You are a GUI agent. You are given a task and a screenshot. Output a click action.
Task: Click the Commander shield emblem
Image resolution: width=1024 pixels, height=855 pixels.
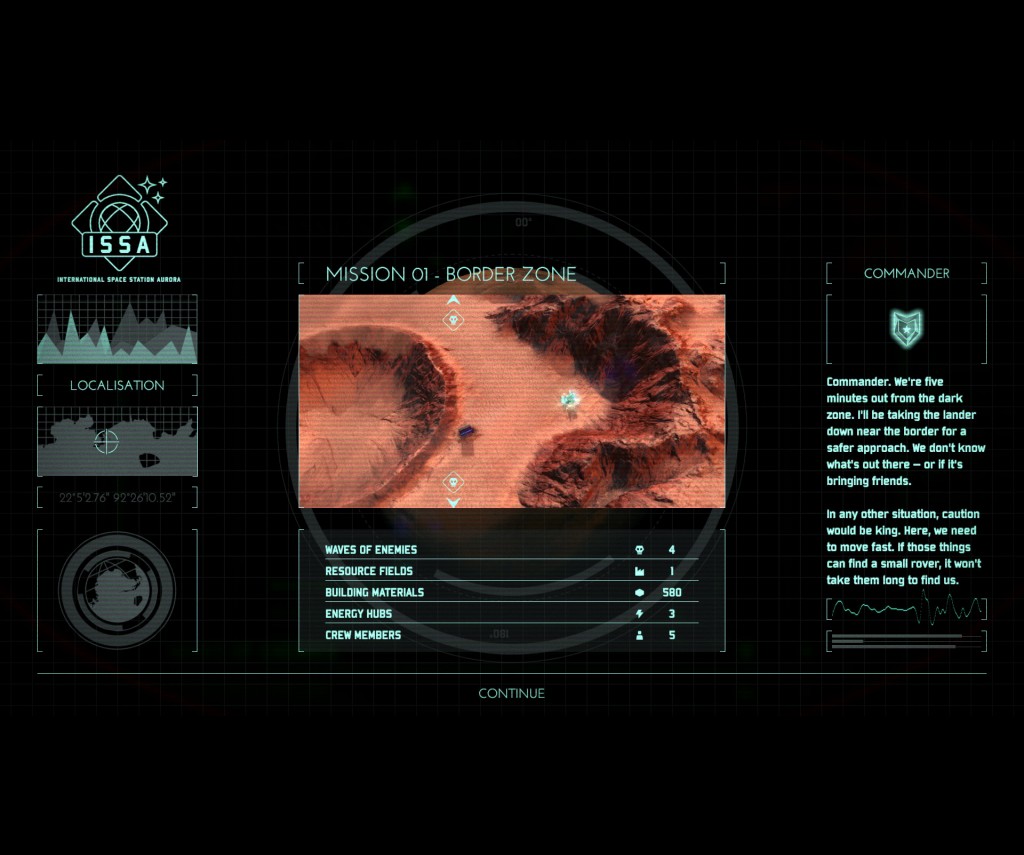tap(906, 327)
